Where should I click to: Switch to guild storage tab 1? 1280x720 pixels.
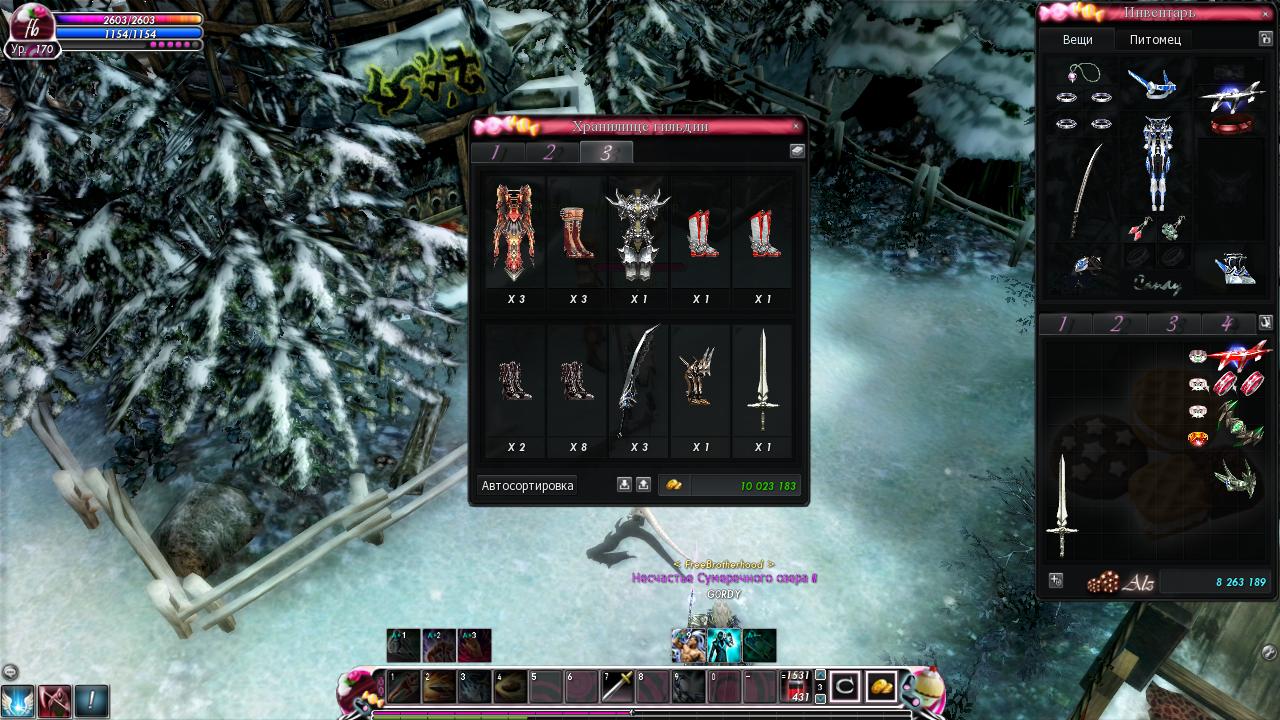click(x=496, y=152)
